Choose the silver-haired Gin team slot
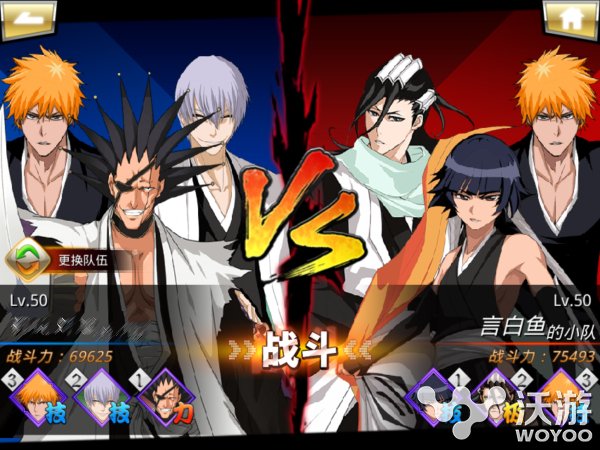Viewport: 600px width, 450px height. coord(98,399)
